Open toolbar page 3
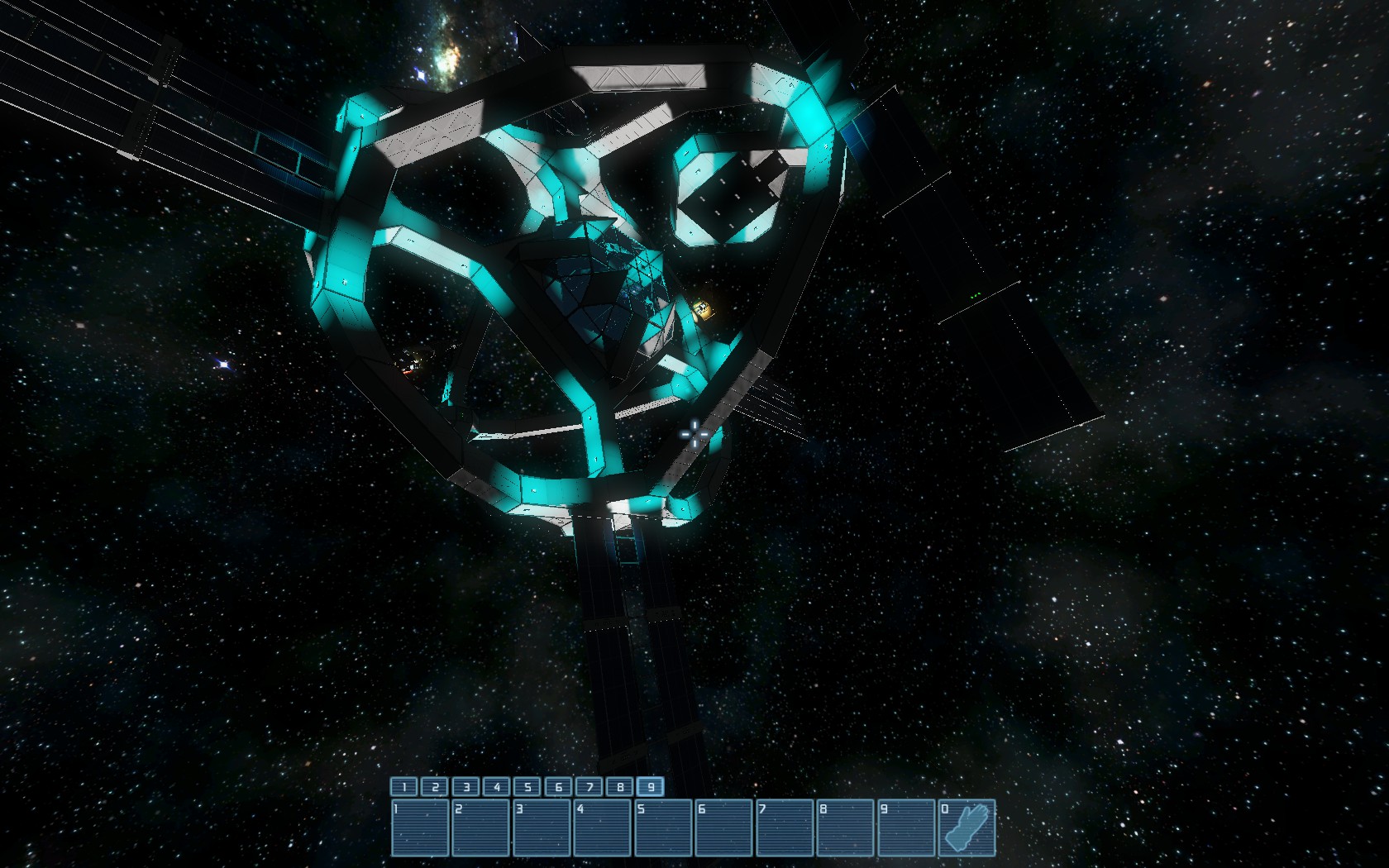The width and height of the screenshot is (1389, 868). pos(466,787)
